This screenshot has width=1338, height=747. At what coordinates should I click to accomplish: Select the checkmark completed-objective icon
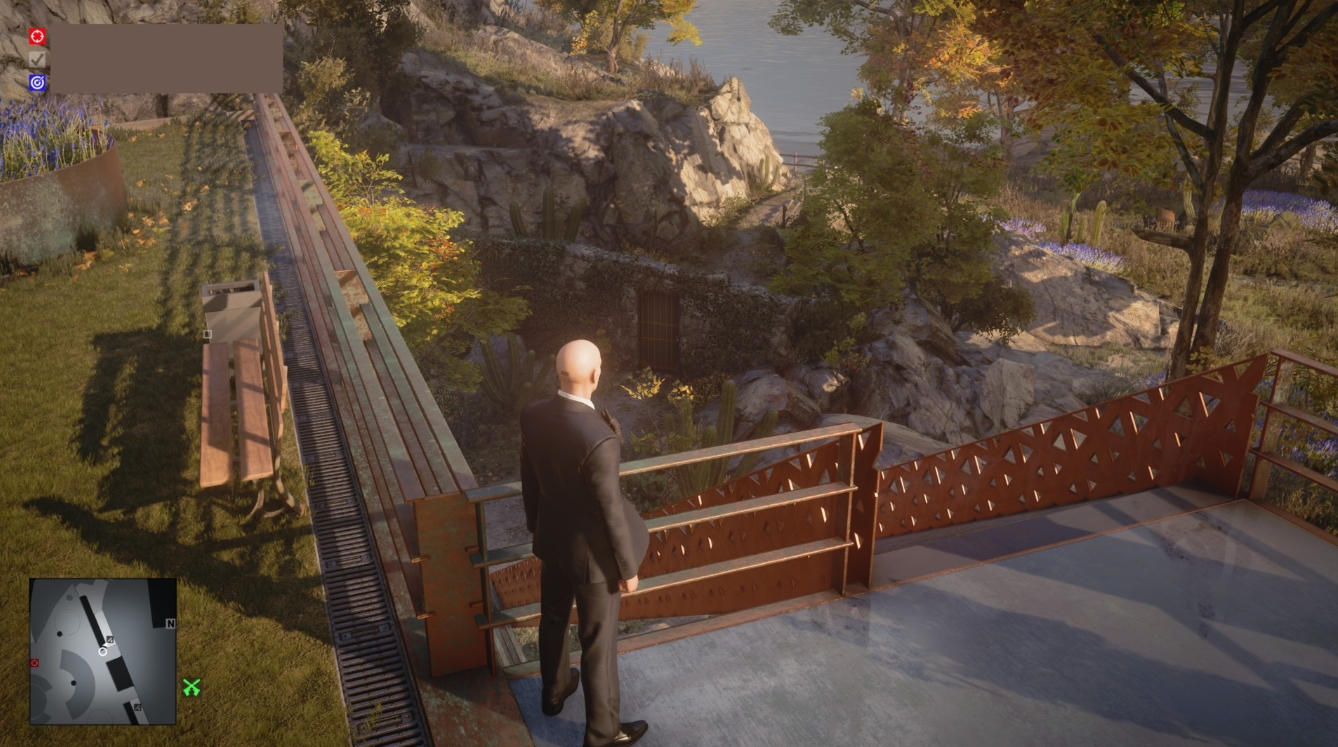coord(37,58)
